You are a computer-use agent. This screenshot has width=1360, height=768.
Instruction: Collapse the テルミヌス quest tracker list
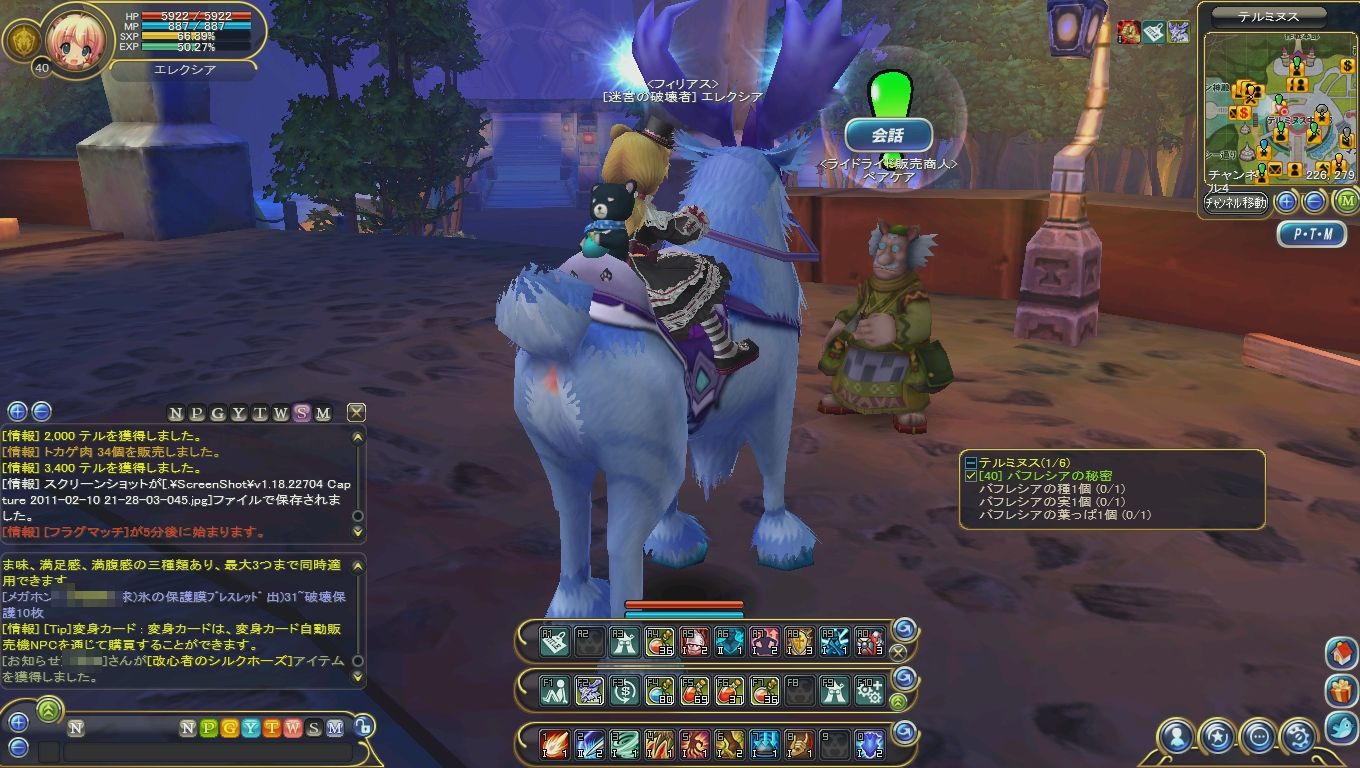click(x=970, y=463)
